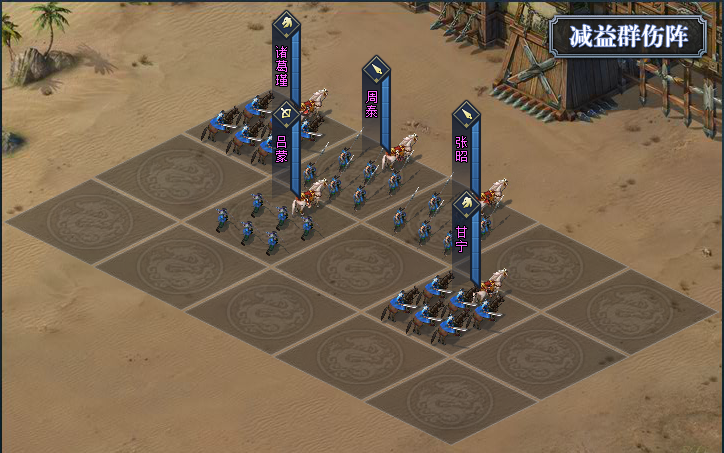Pick the 张昭 general banner
The height and width of the screenshot is (453, 724).
[464, 145]
